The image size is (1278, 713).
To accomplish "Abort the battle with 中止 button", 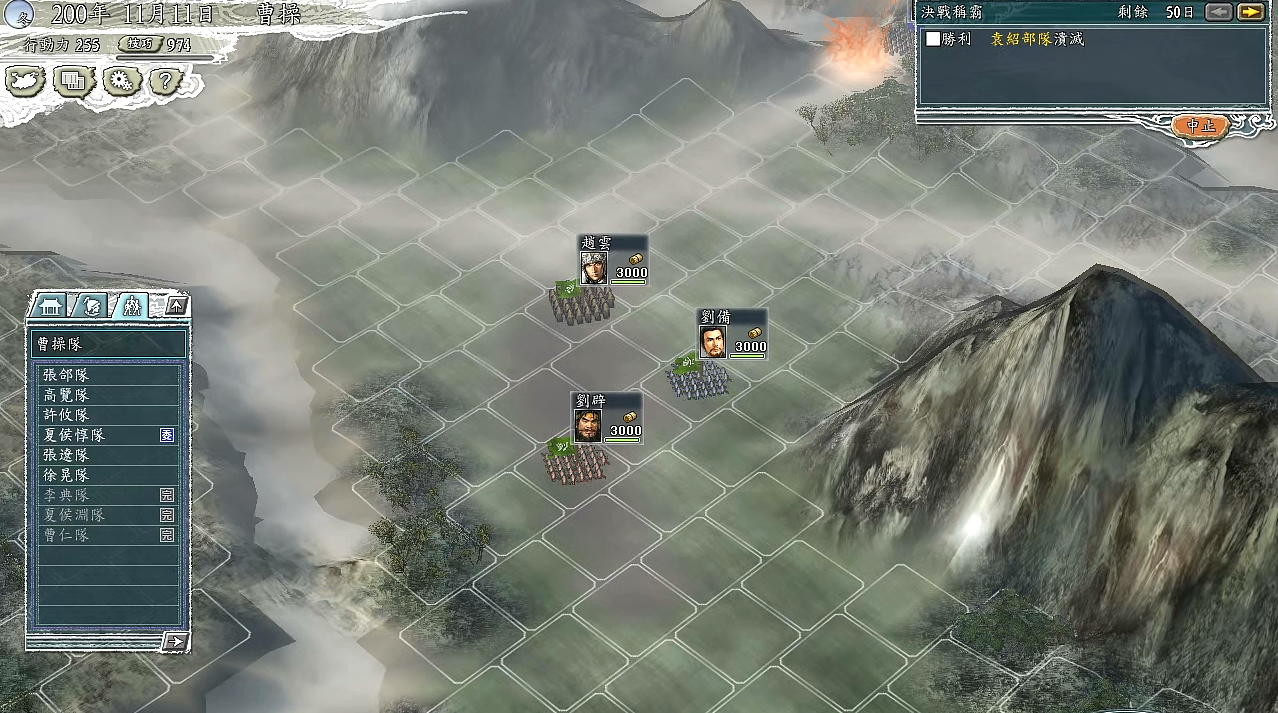I will tap(1200, 126).
